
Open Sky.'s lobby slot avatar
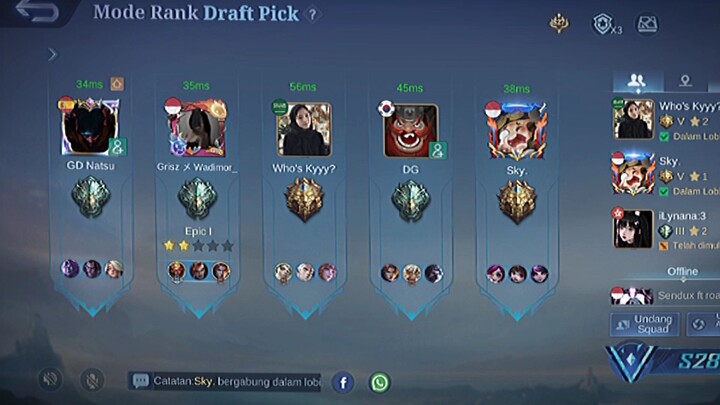[516, 130]
